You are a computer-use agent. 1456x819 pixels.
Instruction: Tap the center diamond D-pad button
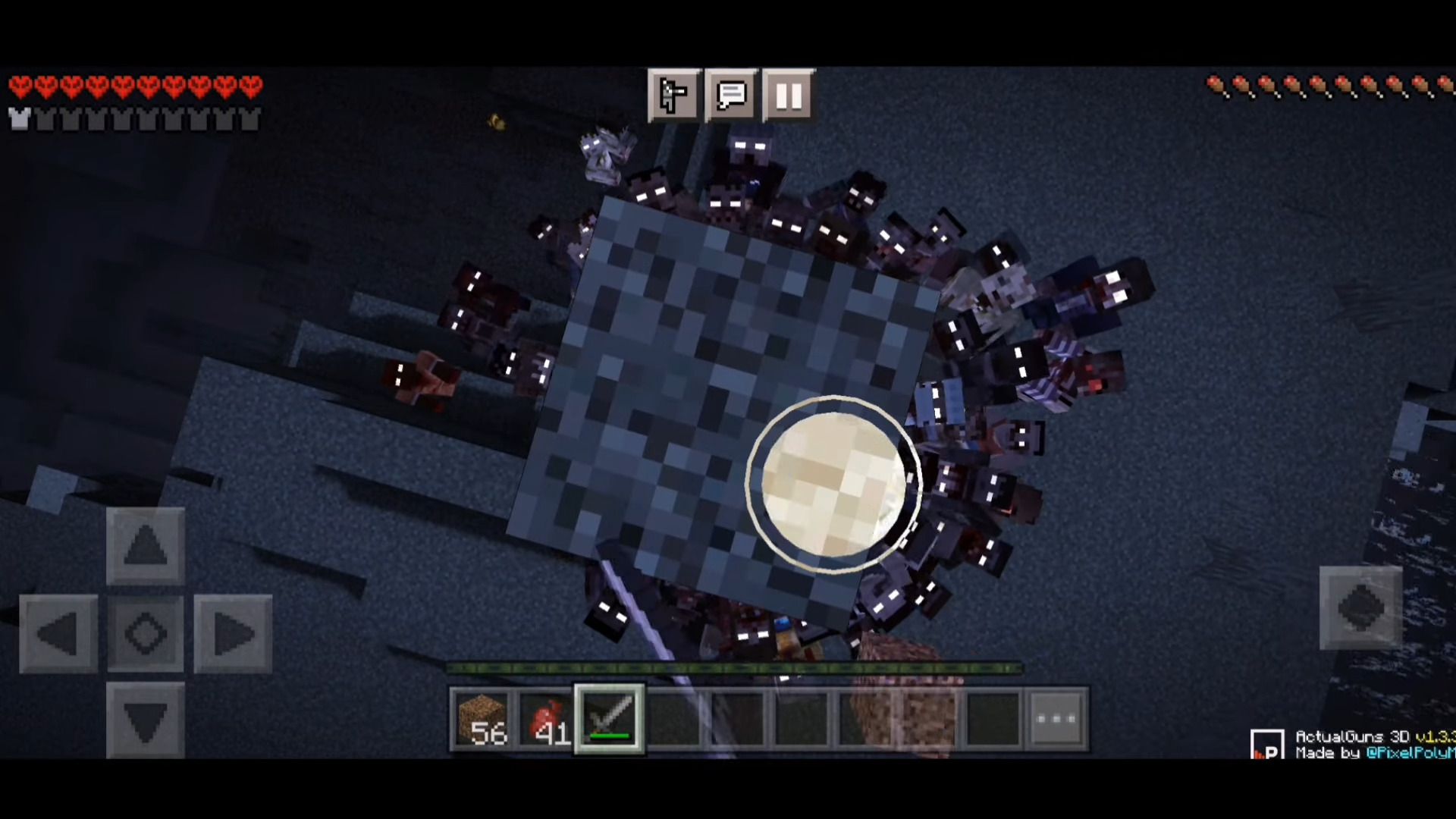(145, 633)
